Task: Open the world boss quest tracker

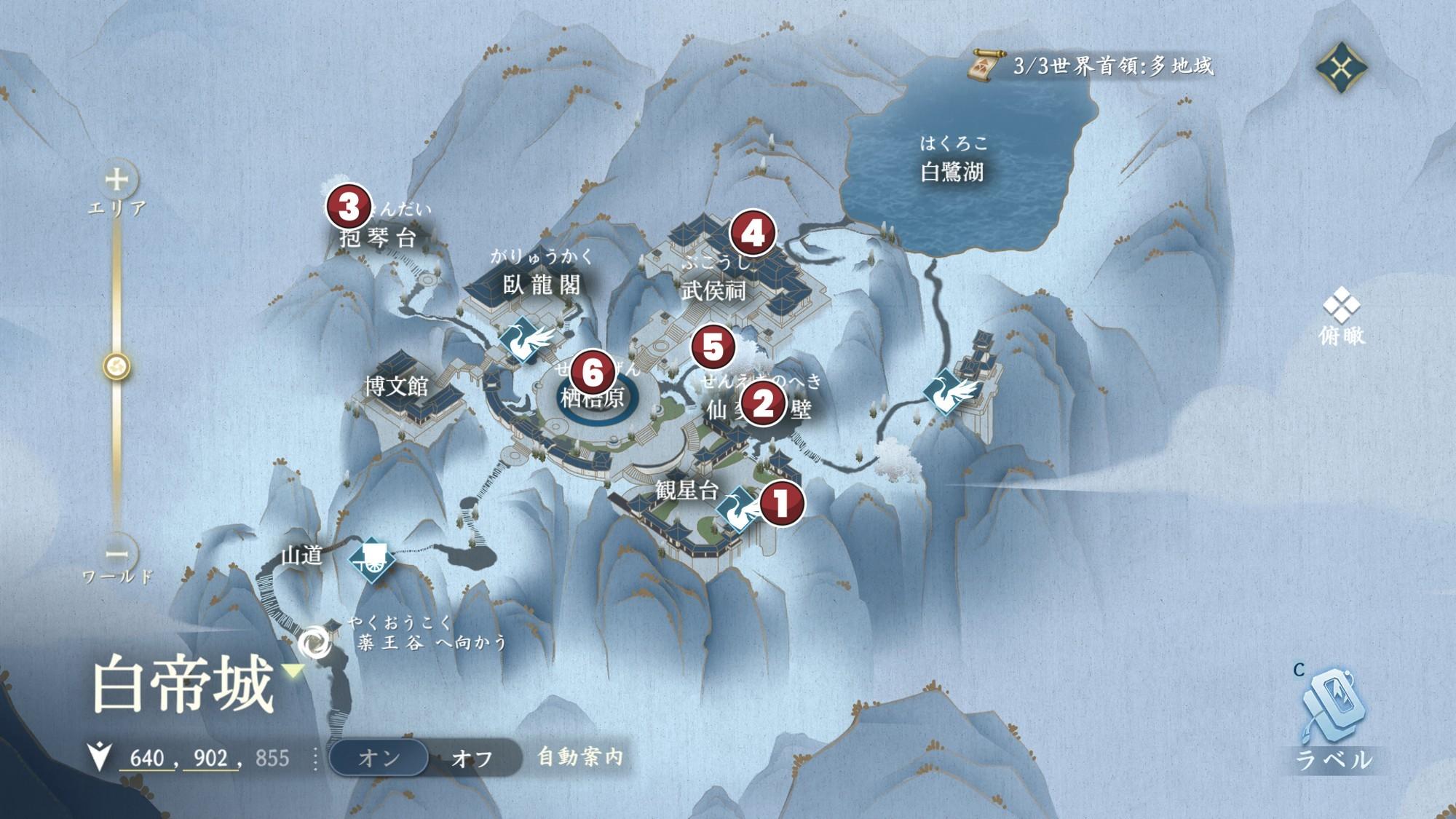Action: (x=1092, y=66)
